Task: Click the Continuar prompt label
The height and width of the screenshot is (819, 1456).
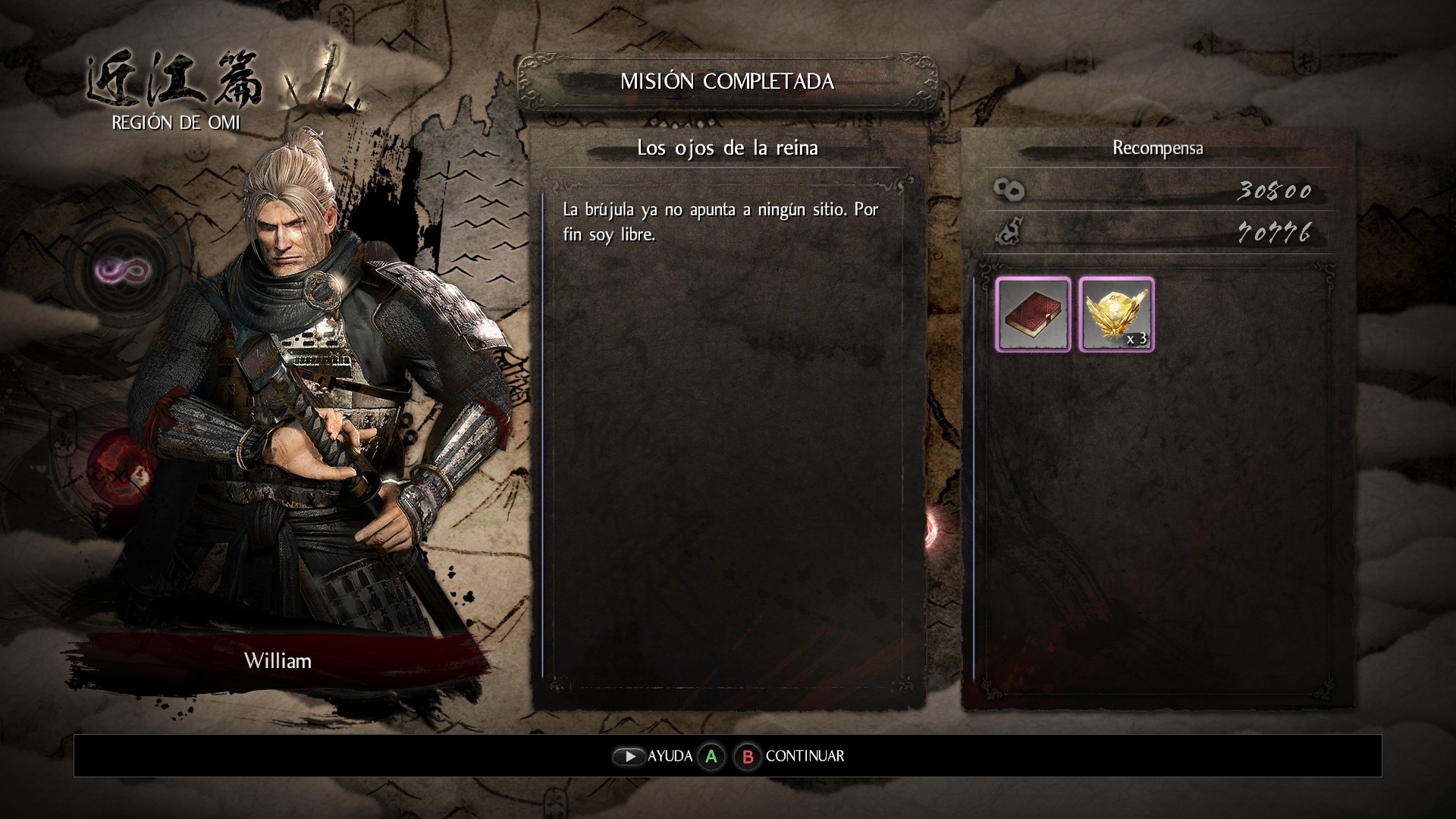Action: [804, 756]
